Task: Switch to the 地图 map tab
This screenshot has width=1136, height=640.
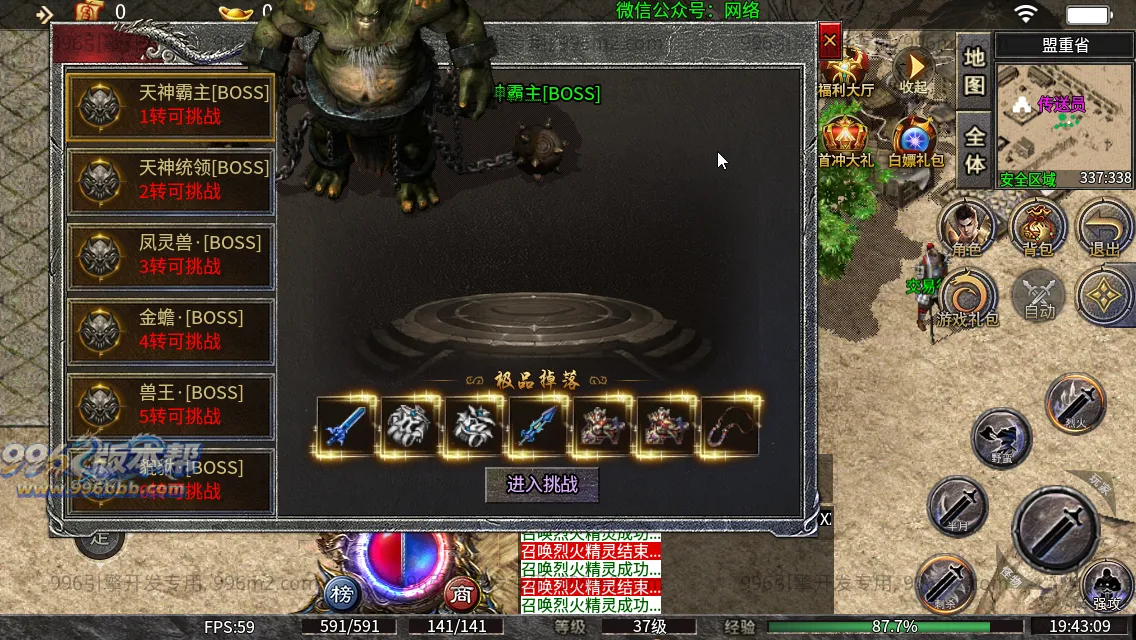Action: [974, 70]
